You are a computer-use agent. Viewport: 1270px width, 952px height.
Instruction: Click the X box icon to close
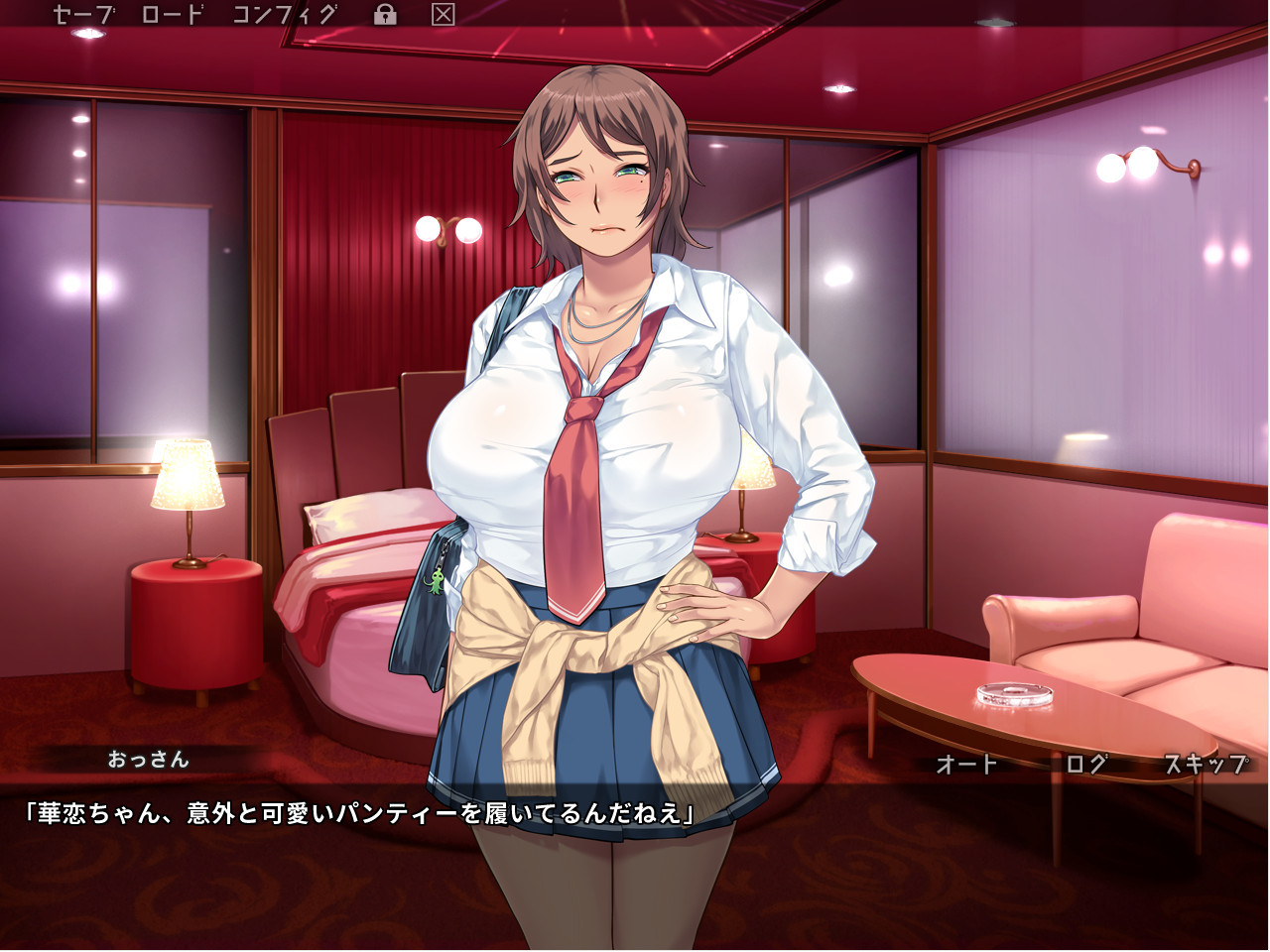pyautogui.click(x=444, y=15)
